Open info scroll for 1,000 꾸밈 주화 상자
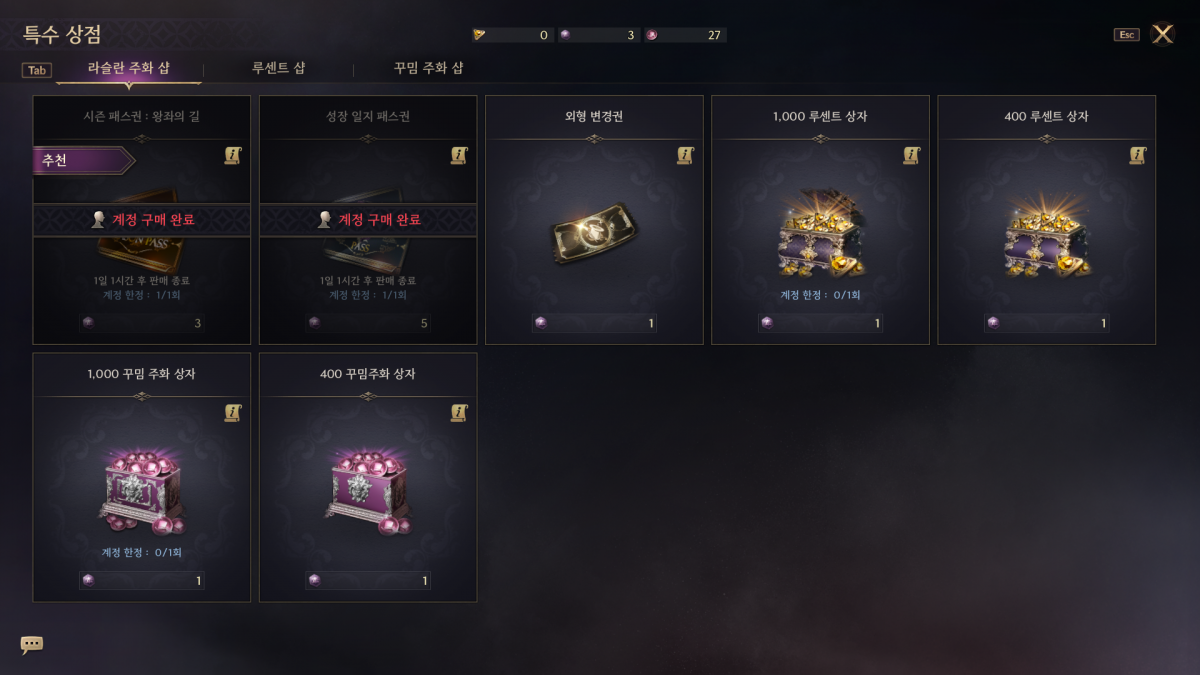The width and height of the screenshot is (1200, 675). click(x=233, y=412)
